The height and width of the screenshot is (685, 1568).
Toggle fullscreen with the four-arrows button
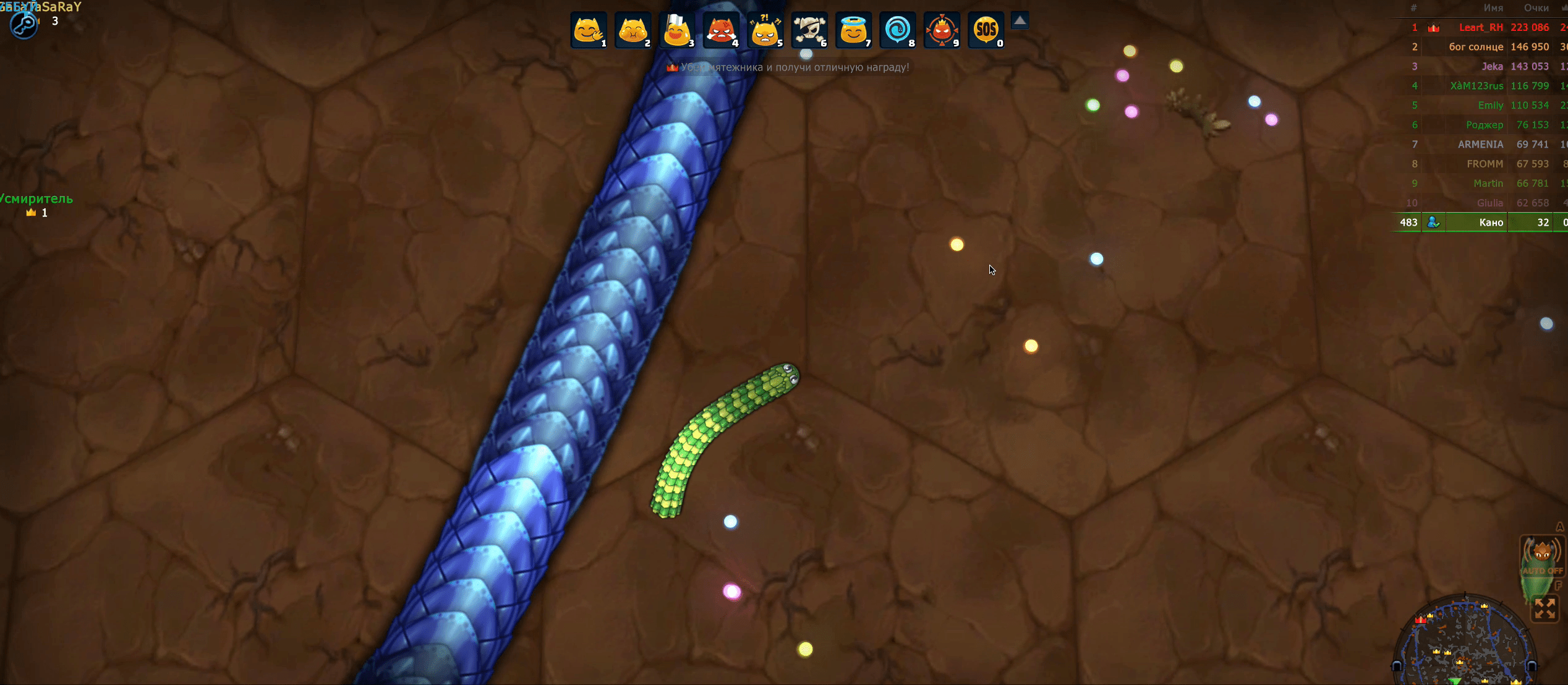(x=1545, y=608)
